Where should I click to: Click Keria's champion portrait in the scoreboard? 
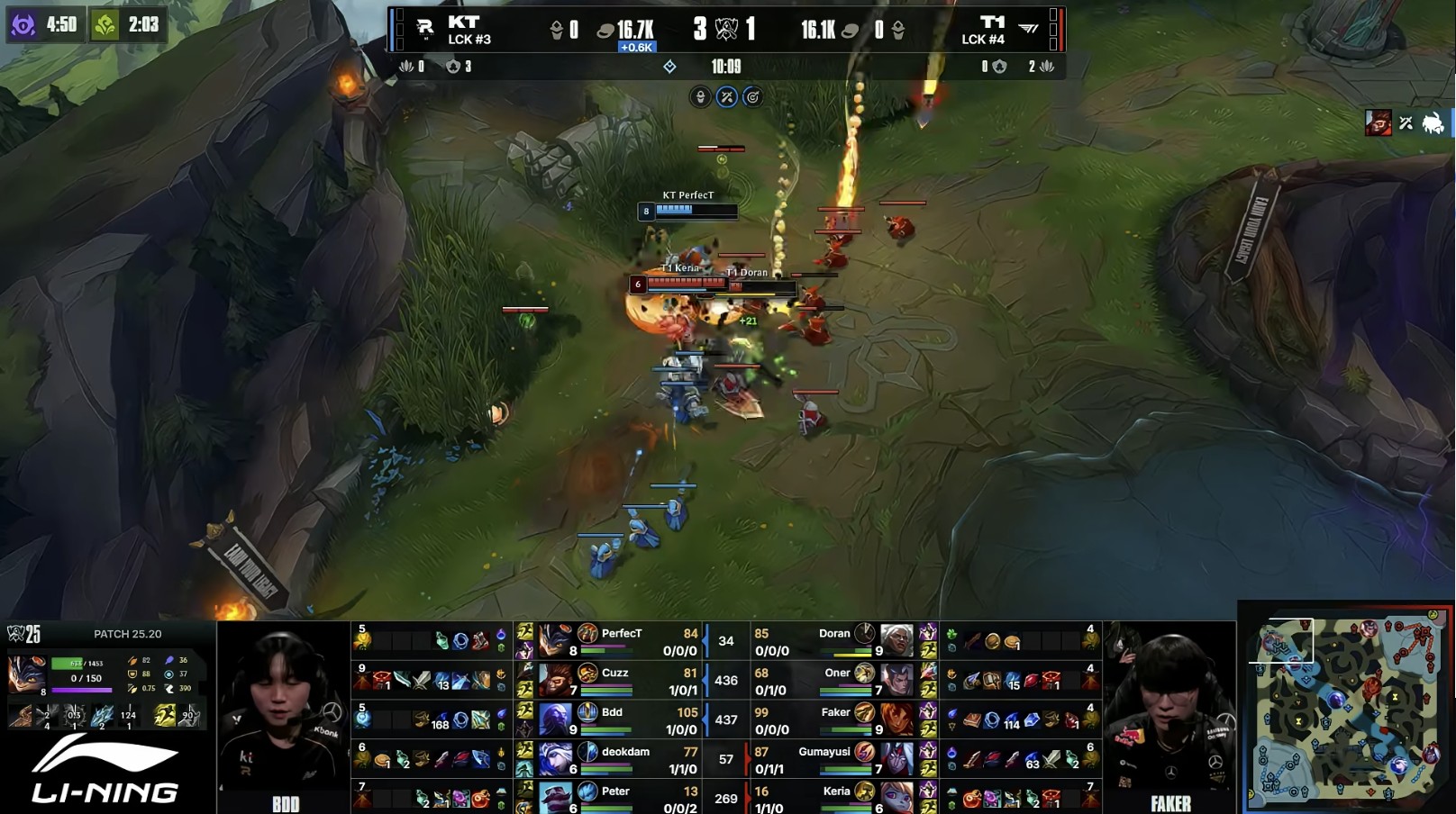point(896,797)
